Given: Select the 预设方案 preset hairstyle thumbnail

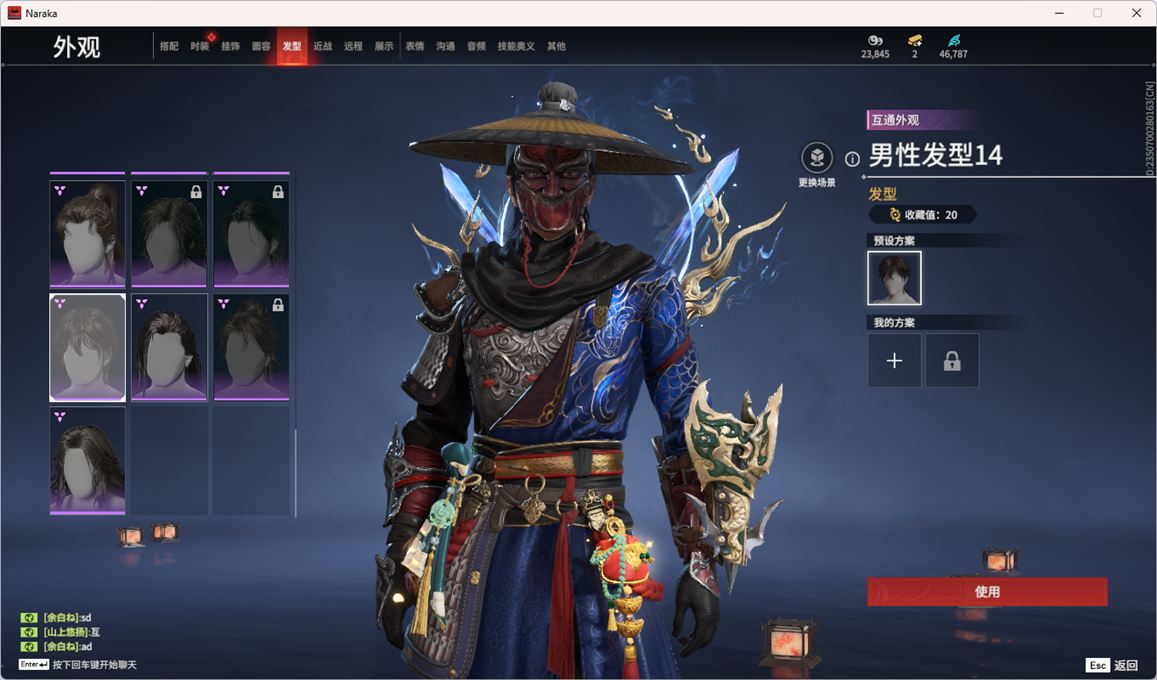Looking at the screenshot, I should point(894,278).
